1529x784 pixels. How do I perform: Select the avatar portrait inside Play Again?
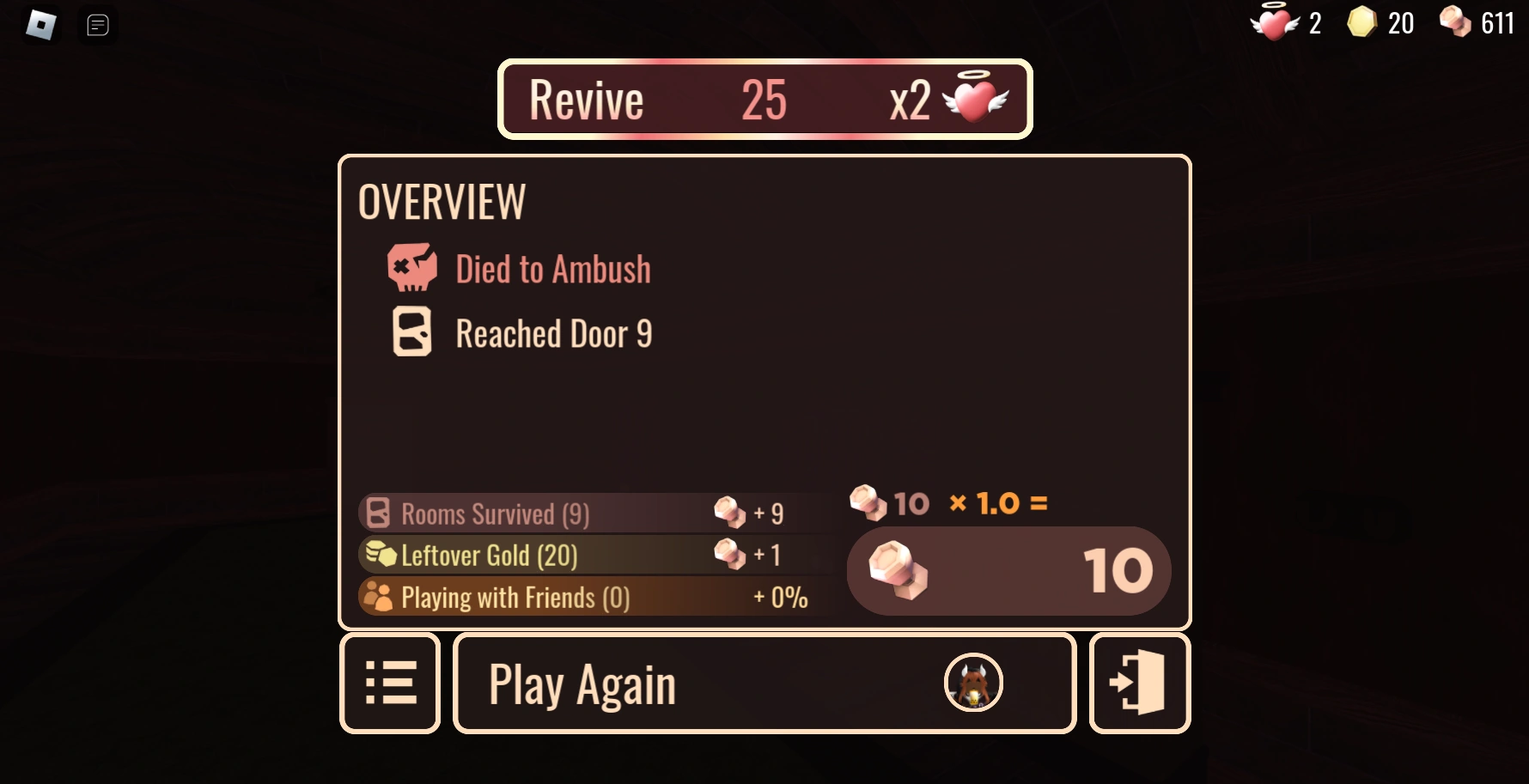coord(973,683)
